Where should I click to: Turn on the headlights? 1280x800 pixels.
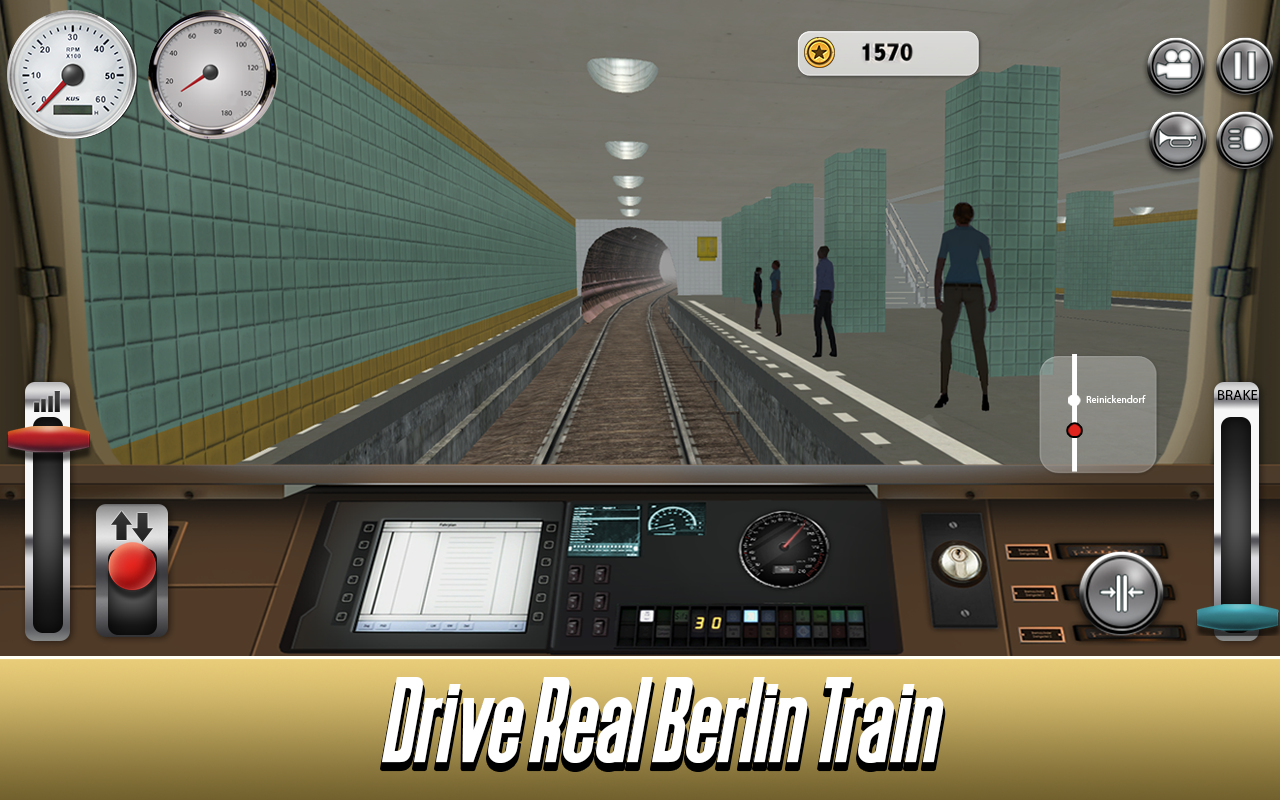[x=1243, y=138]
